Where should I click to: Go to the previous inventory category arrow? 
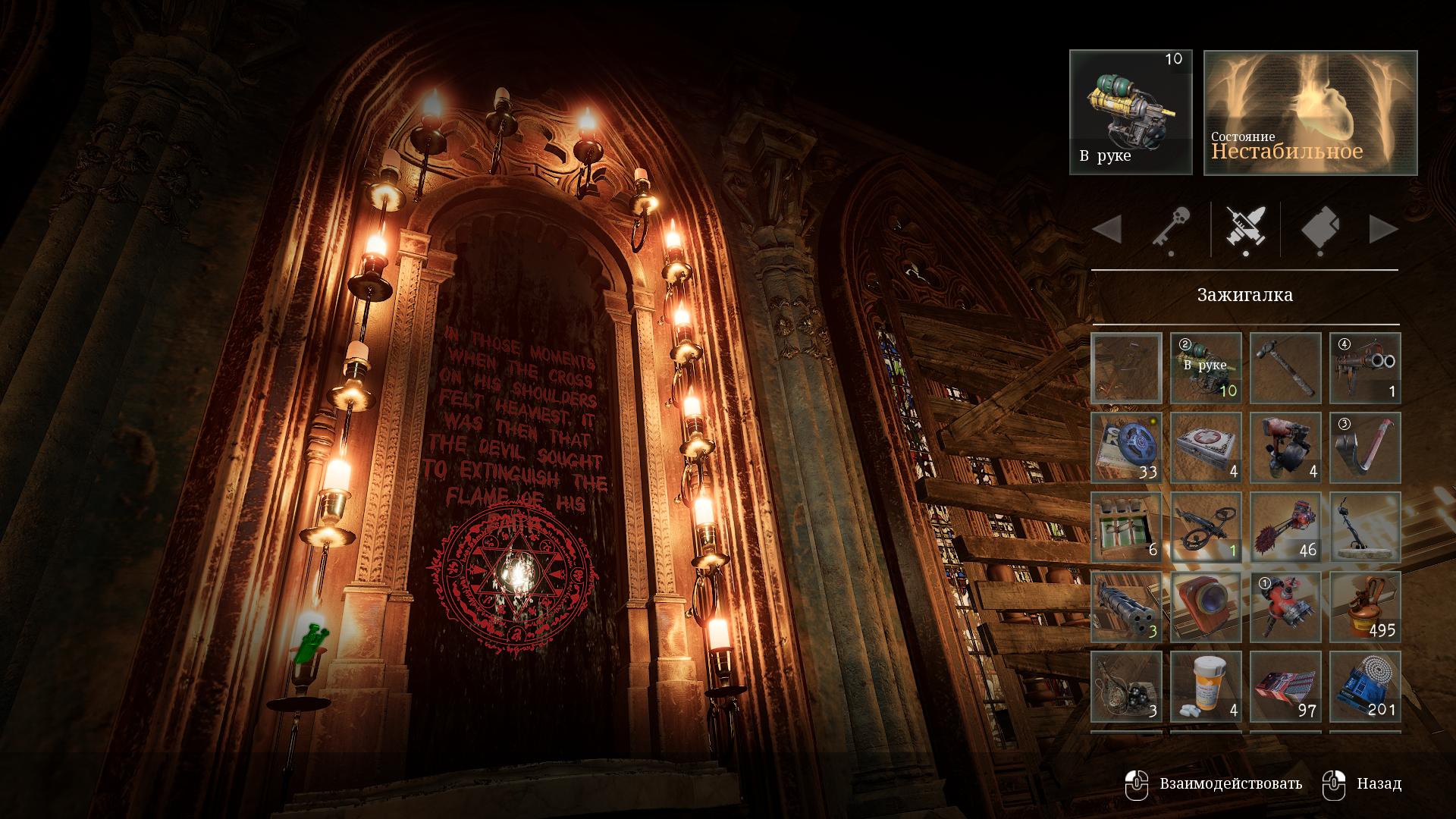[1107, 229]
